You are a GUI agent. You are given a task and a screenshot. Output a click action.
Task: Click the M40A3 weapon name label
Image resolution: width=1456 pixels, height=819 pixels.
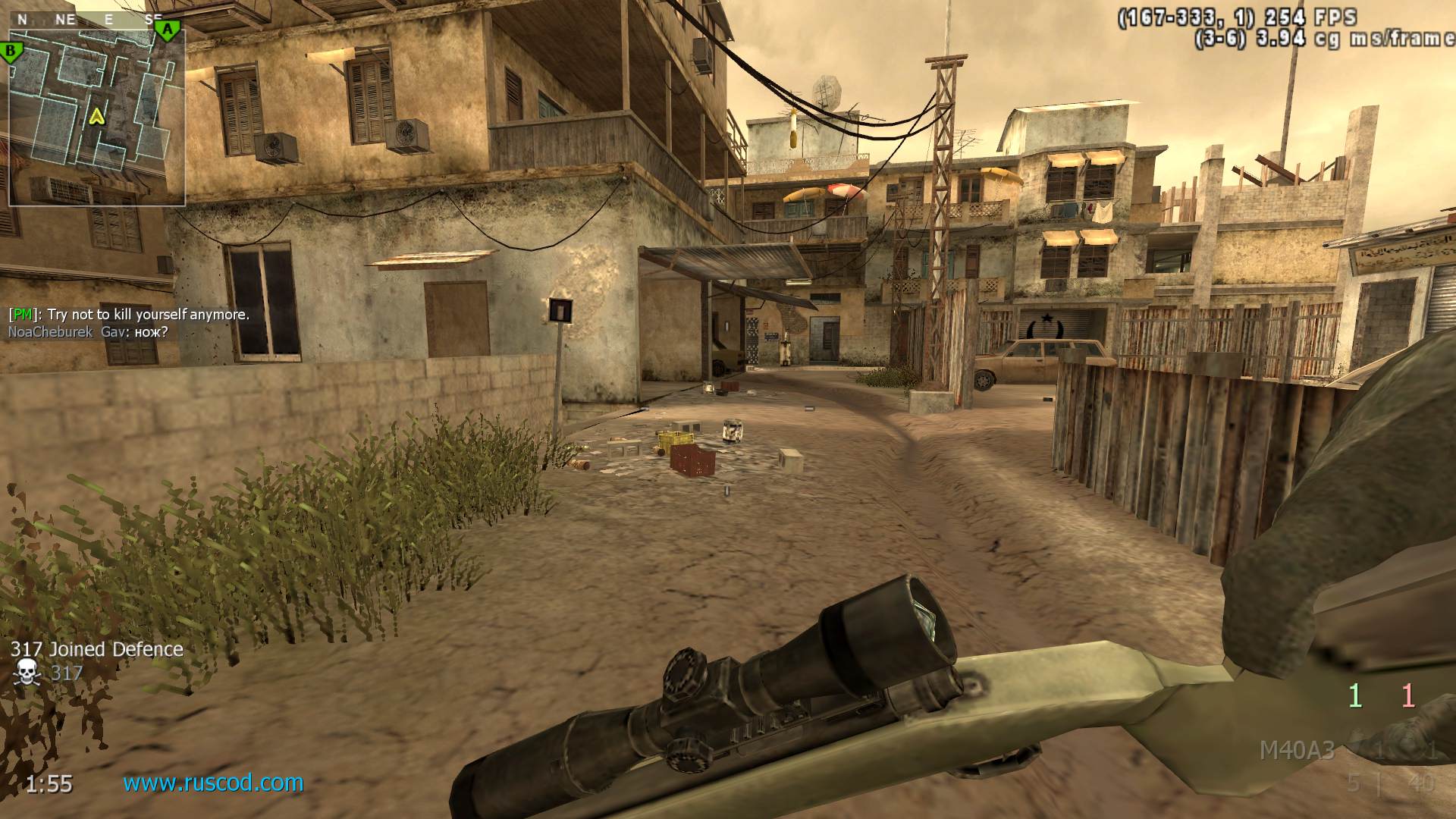tap(1296, 750)
